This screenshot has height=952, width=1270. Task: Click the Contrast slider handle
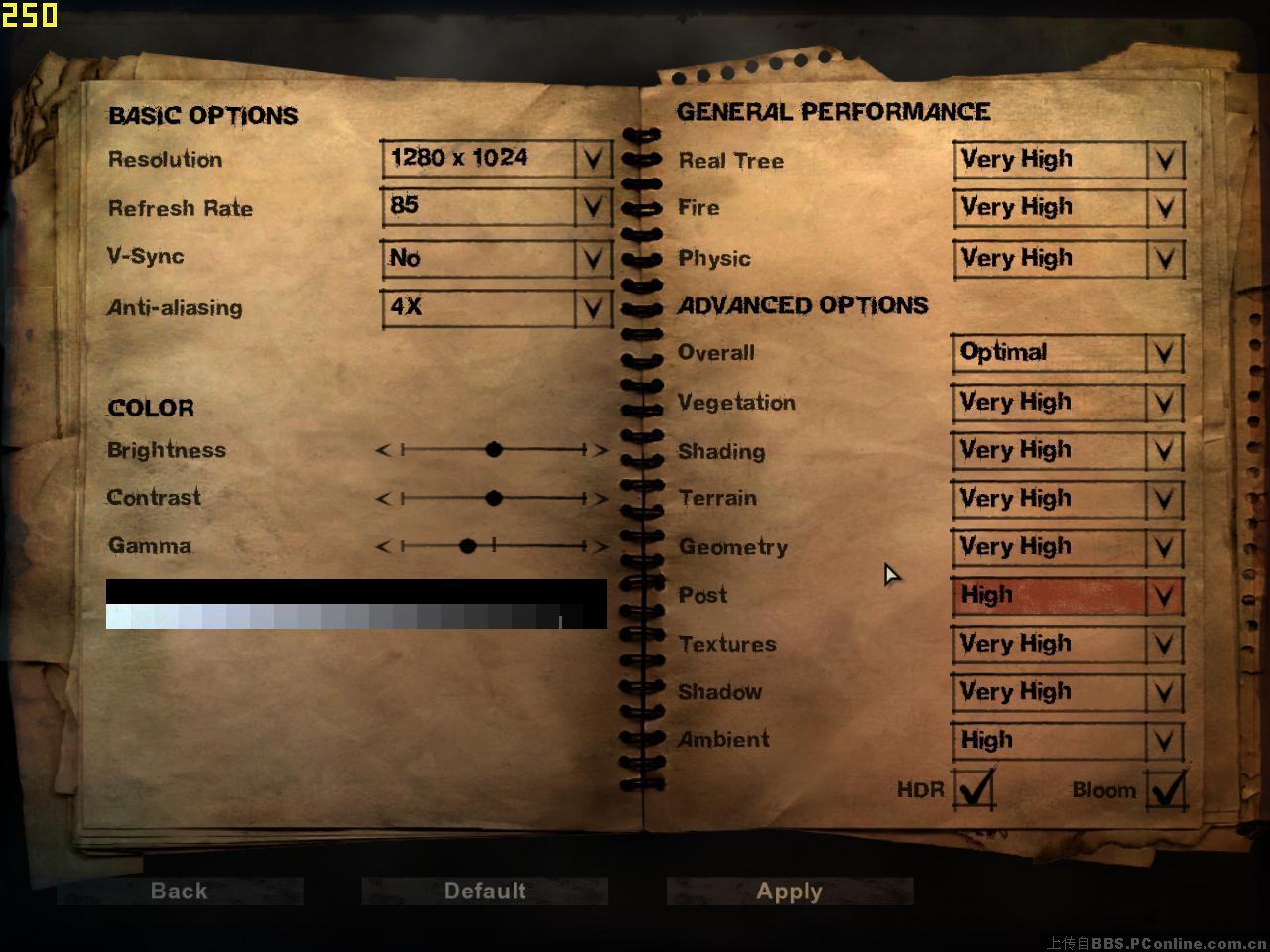[x=494, y=498]
